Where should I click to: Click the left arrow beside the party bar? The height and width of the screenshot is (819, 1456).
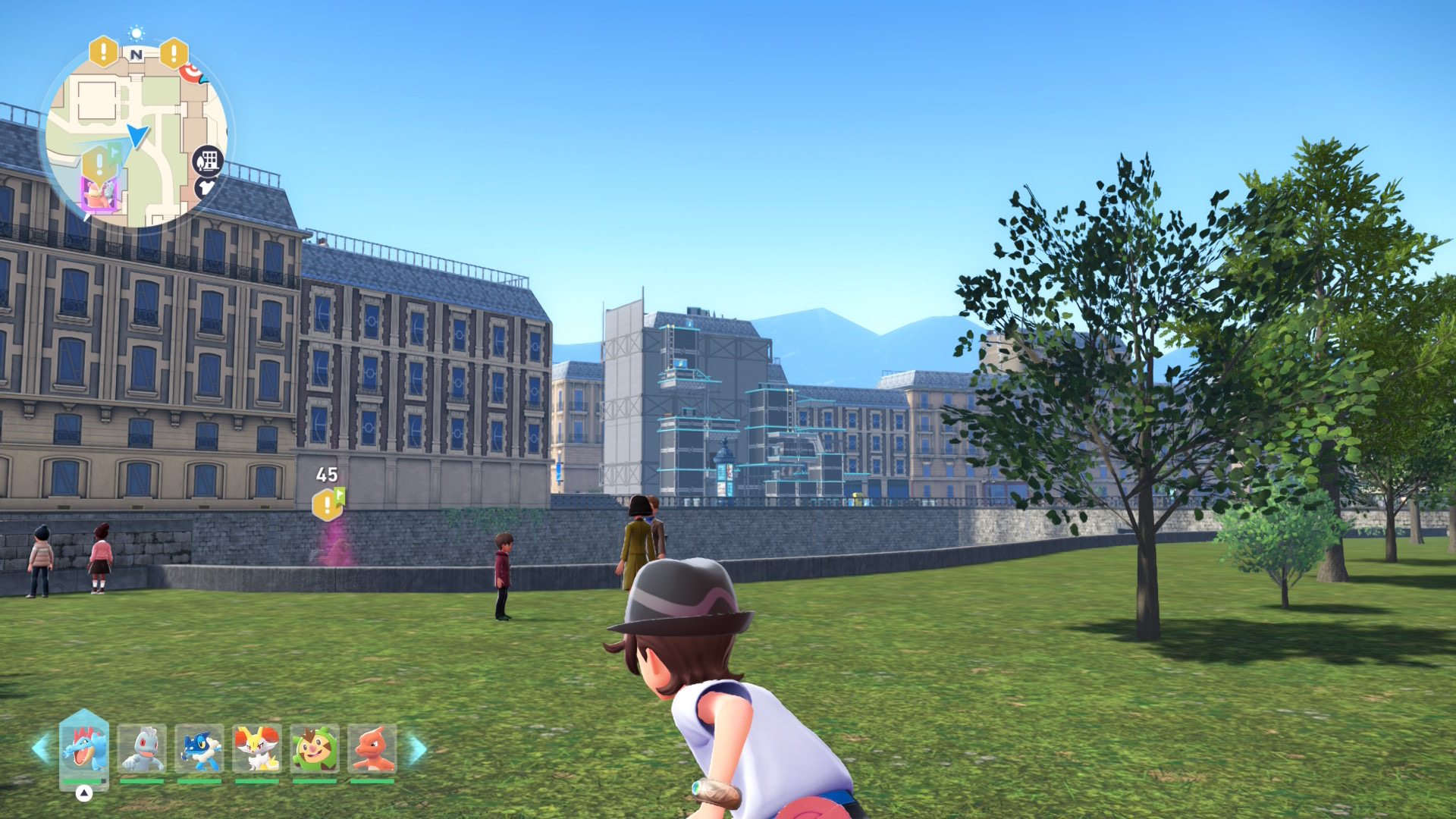41,748
